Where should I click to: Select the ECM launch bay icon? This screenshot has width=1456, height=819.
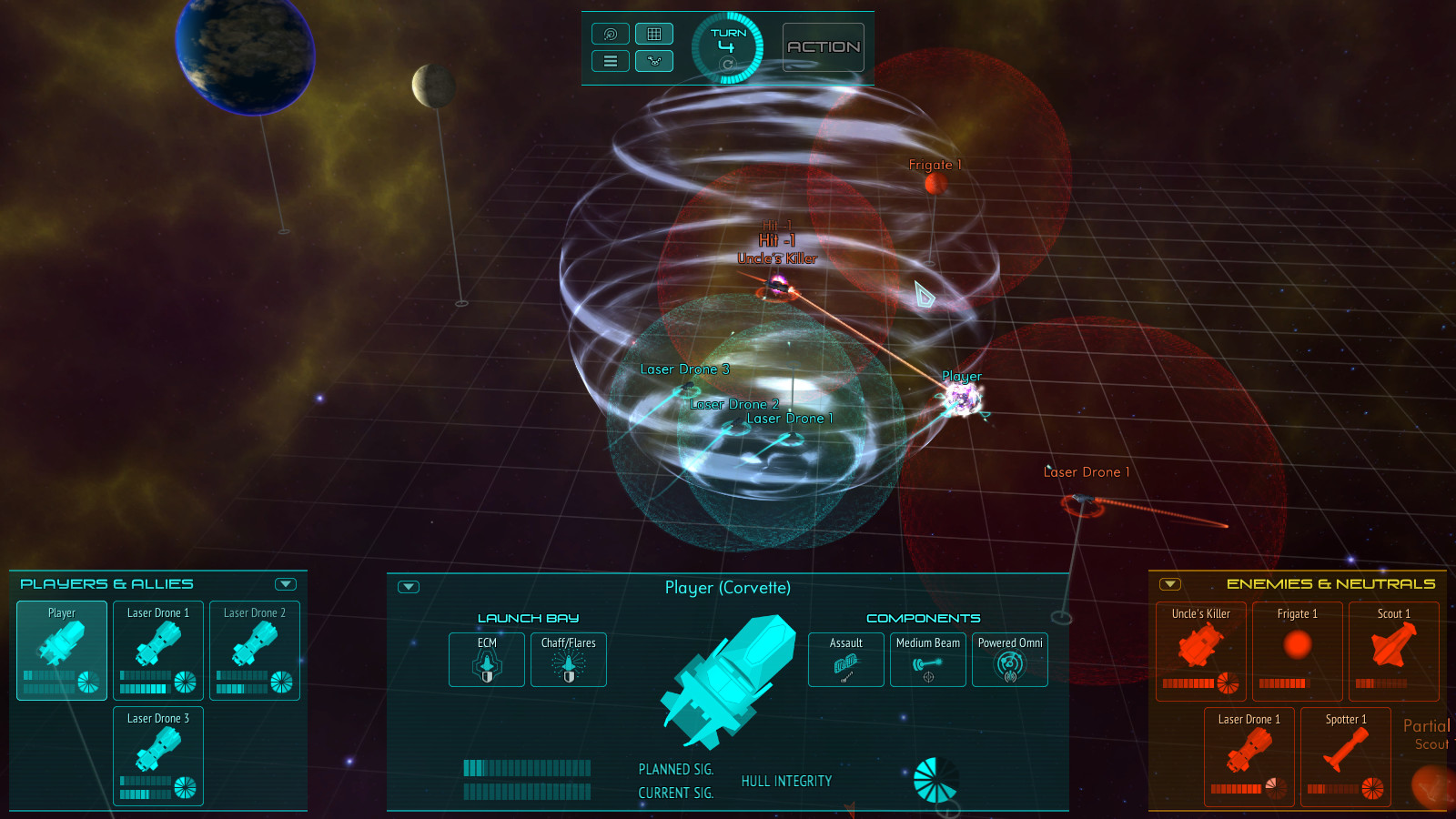pos(486,660)
